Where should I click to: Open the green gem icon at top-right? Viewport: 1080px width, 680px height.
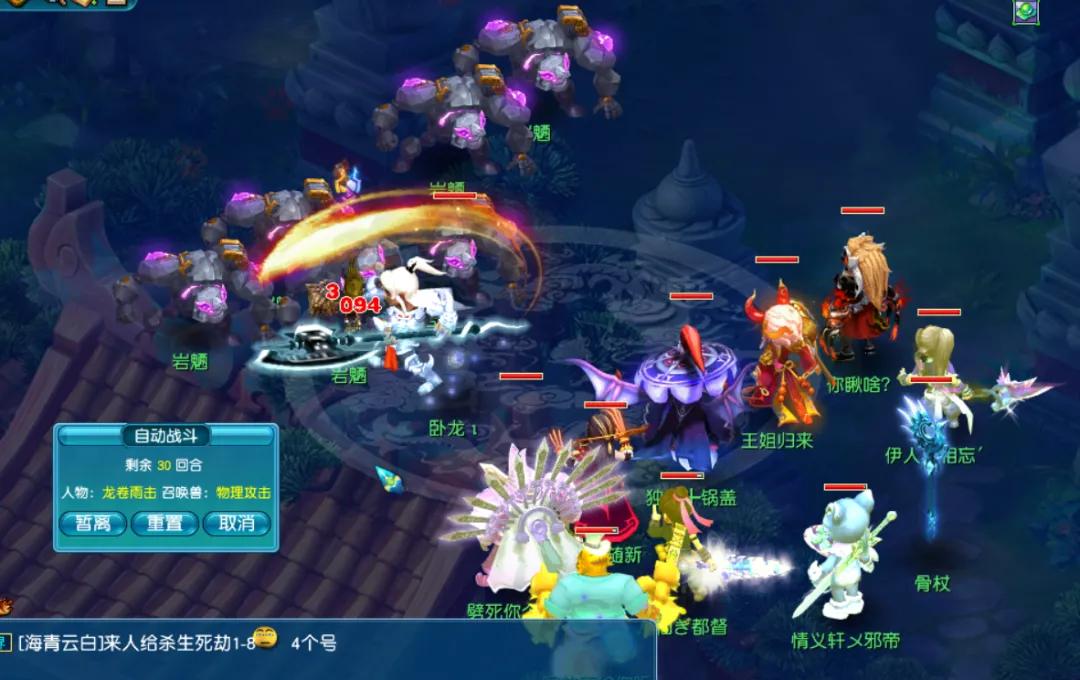[x=1026, y=11]
